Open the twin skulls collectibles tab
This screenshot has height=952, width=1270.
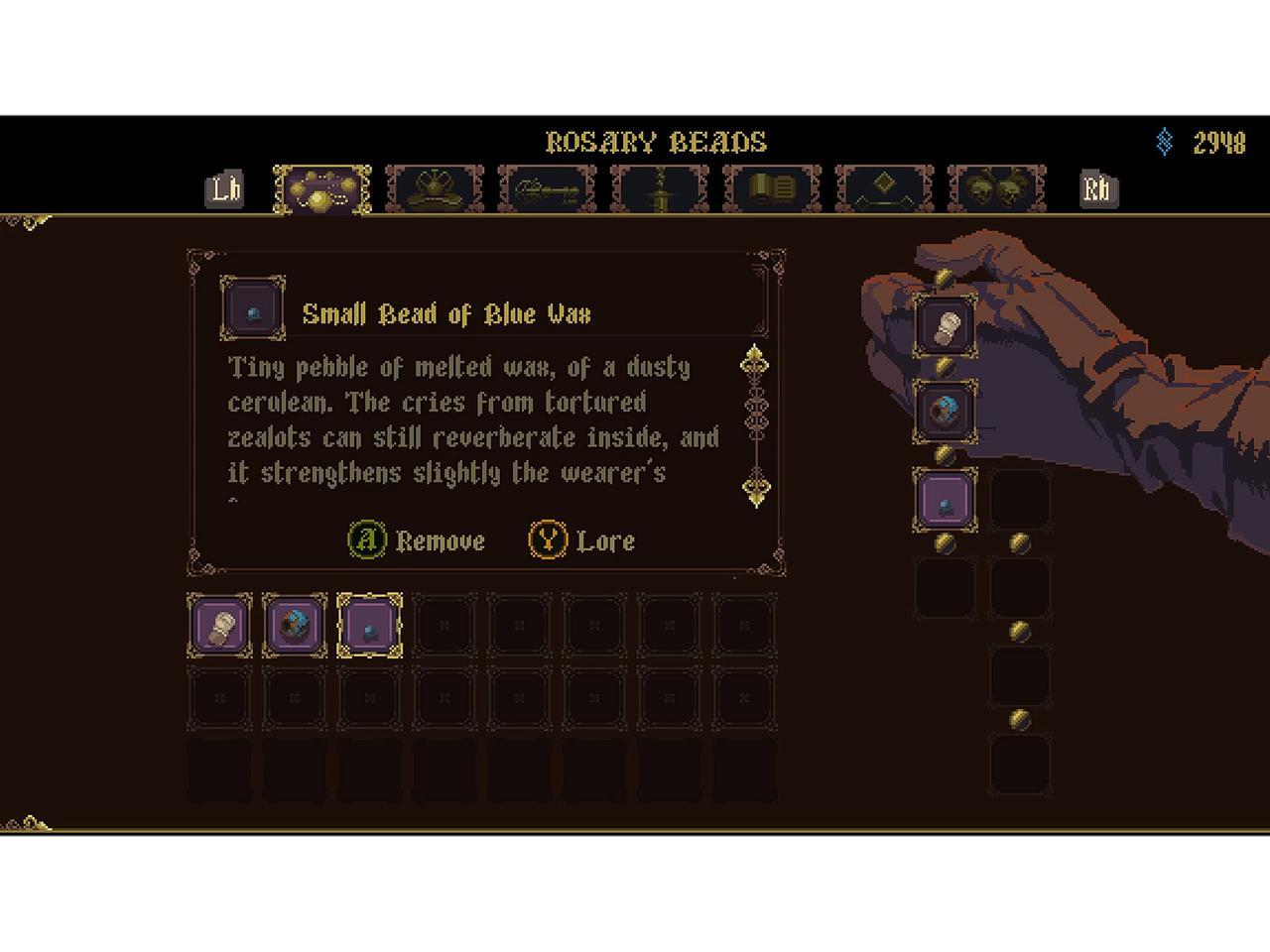pos(996,188)
